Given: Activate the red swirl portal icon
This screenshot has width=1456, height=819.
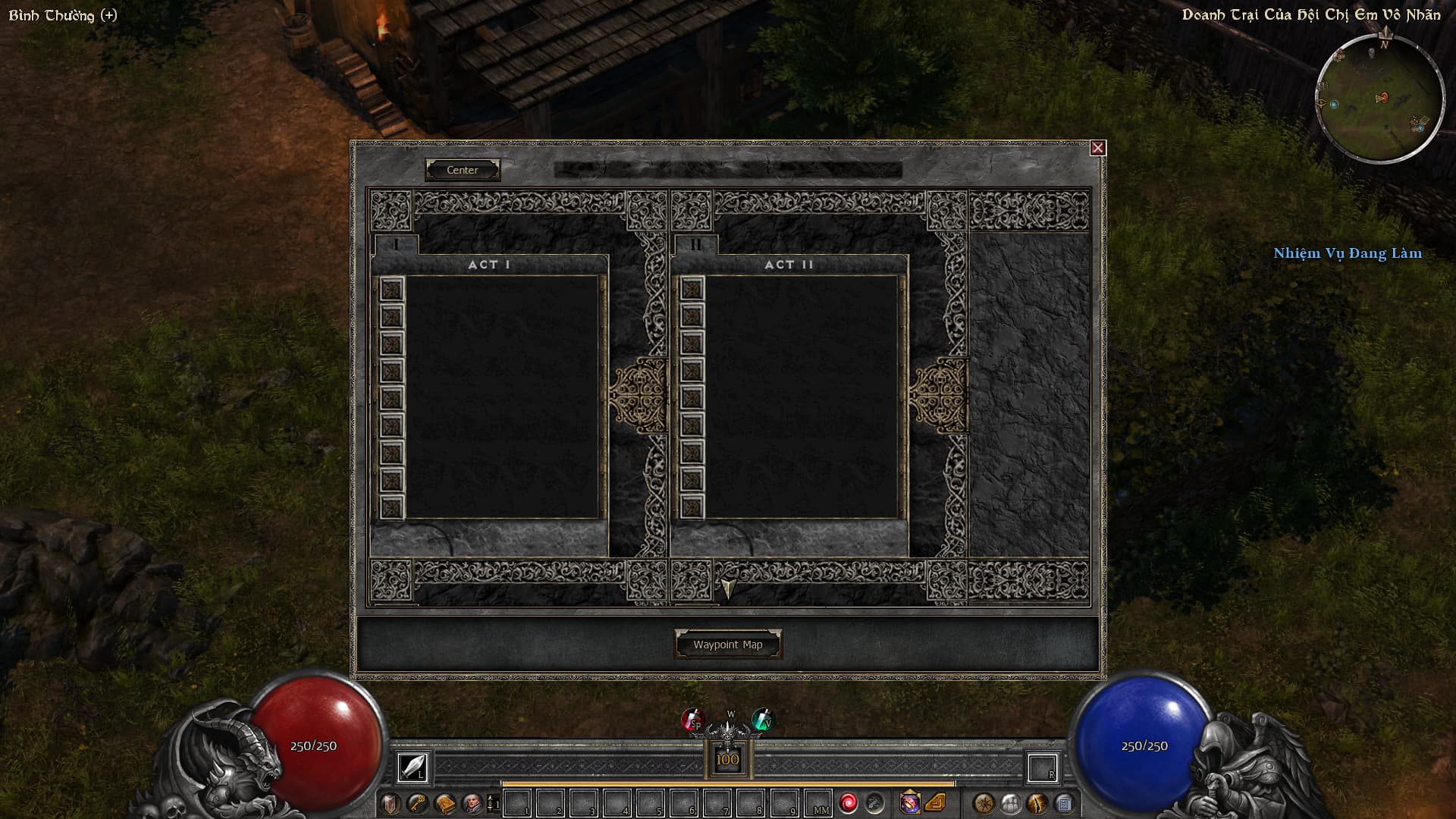Looking at the screenshot, I should click(x=848, y=803).
